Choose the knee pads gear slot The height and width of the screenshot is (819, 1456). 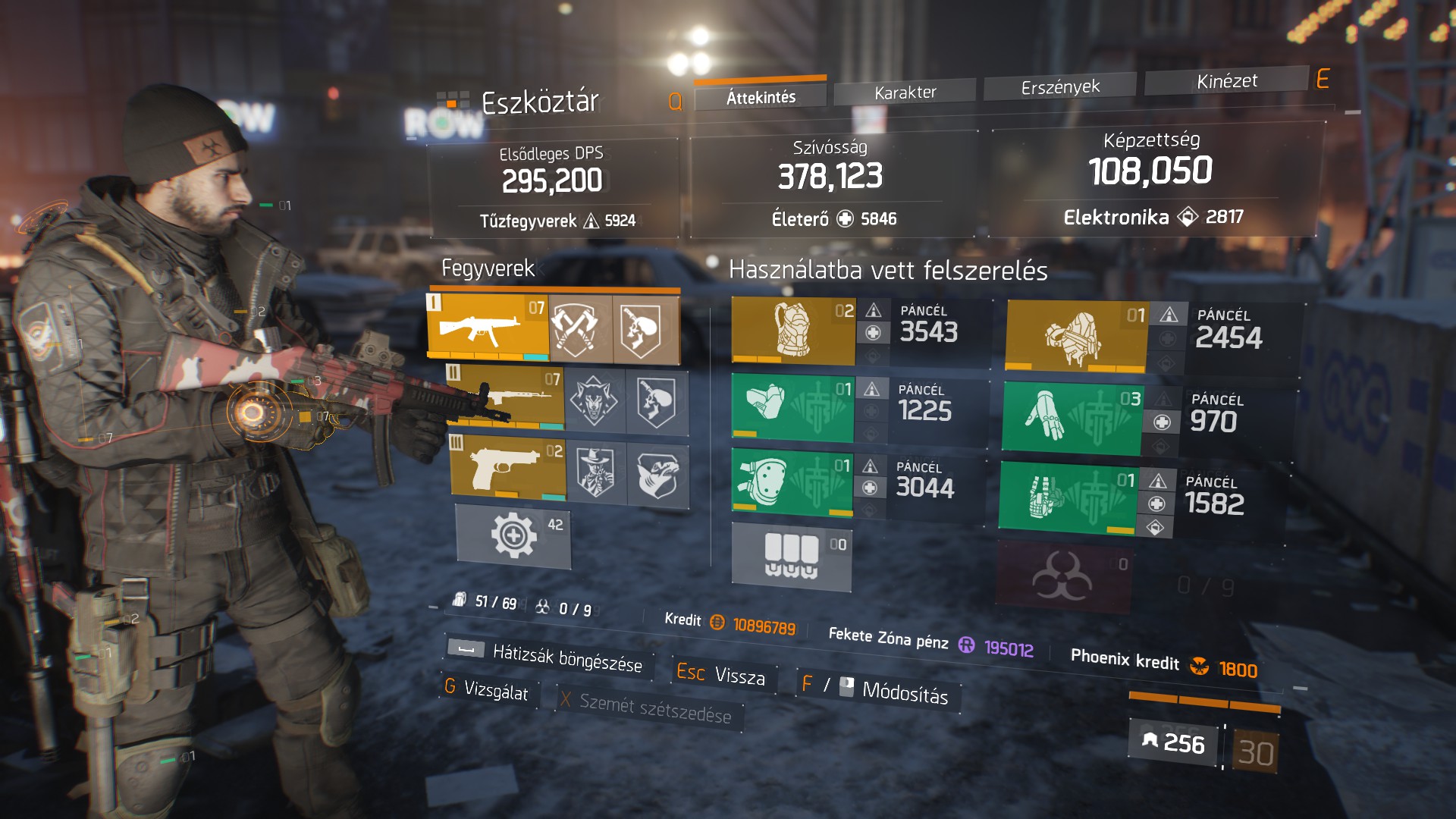pos(792,482)
